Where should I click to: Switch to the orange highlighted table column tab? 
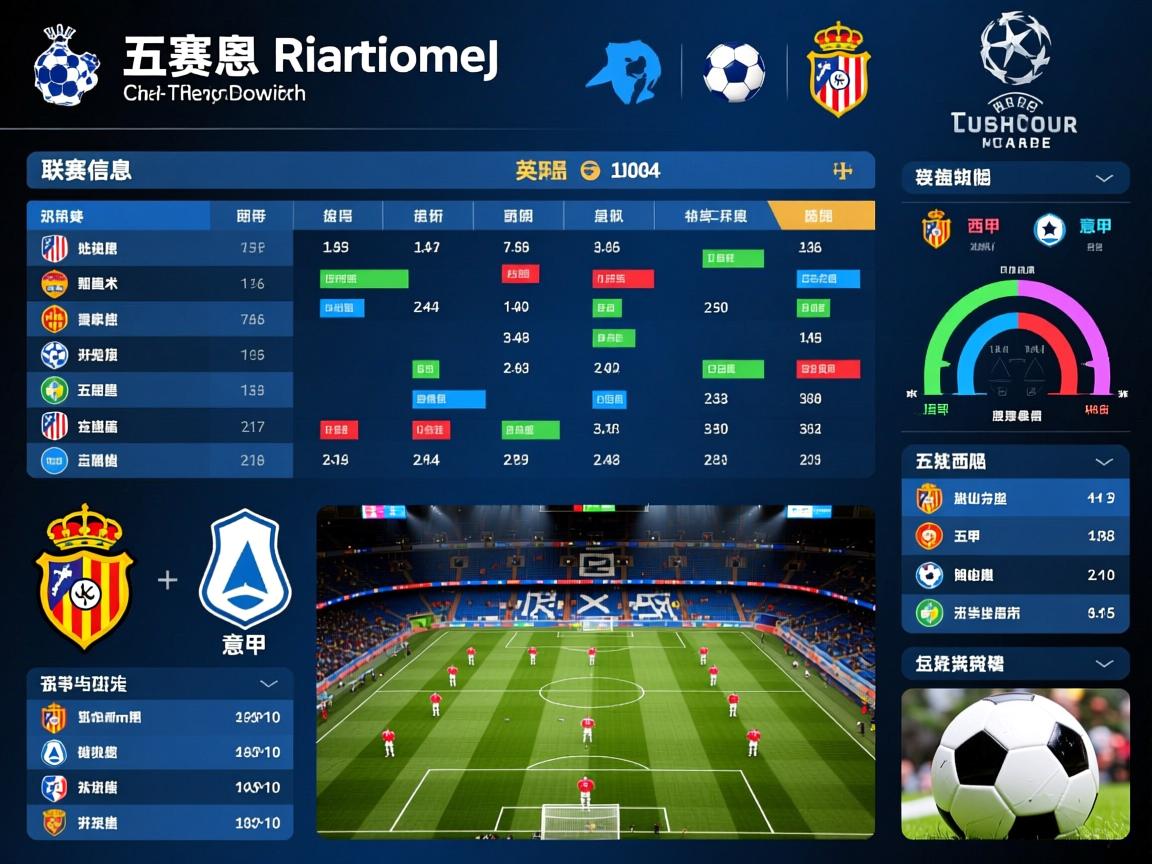[820, 215]
